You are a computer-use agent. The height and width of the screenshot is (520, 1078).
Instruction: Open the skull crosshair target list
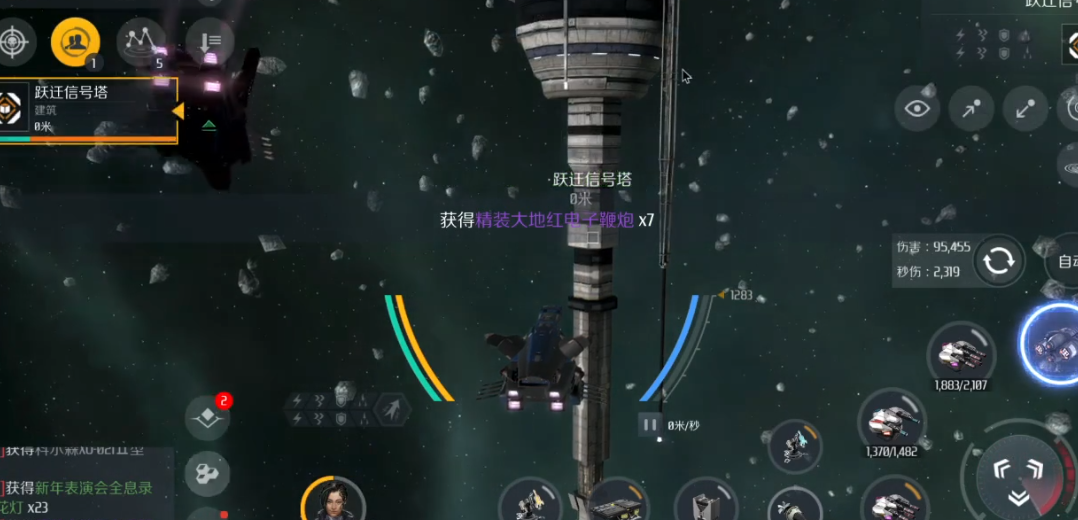pos(14,42)
